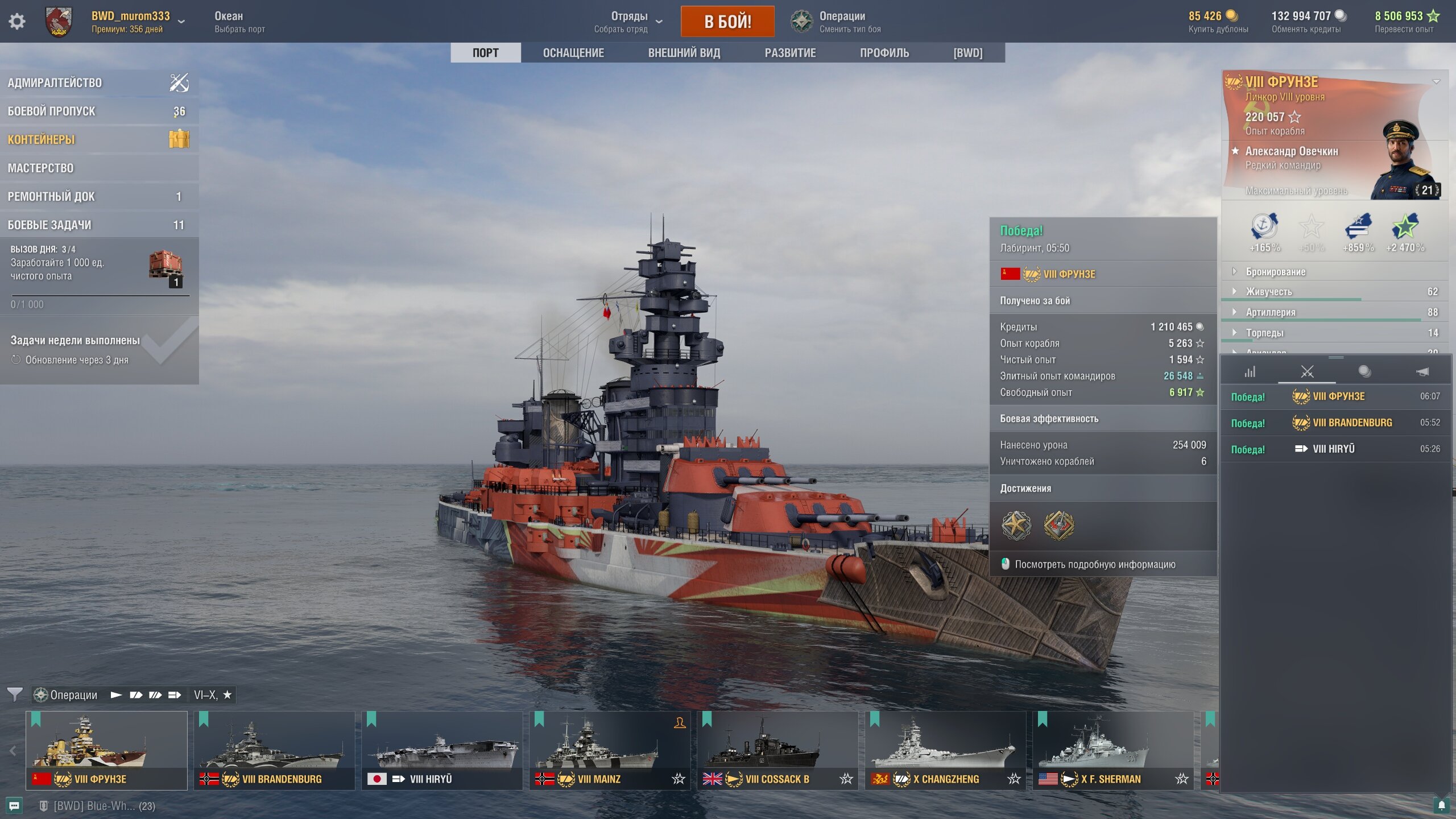The height and width of the screenshot is (819, 1456).
Task: Open the [BWD] clan tab
Action: coord(967,53)
